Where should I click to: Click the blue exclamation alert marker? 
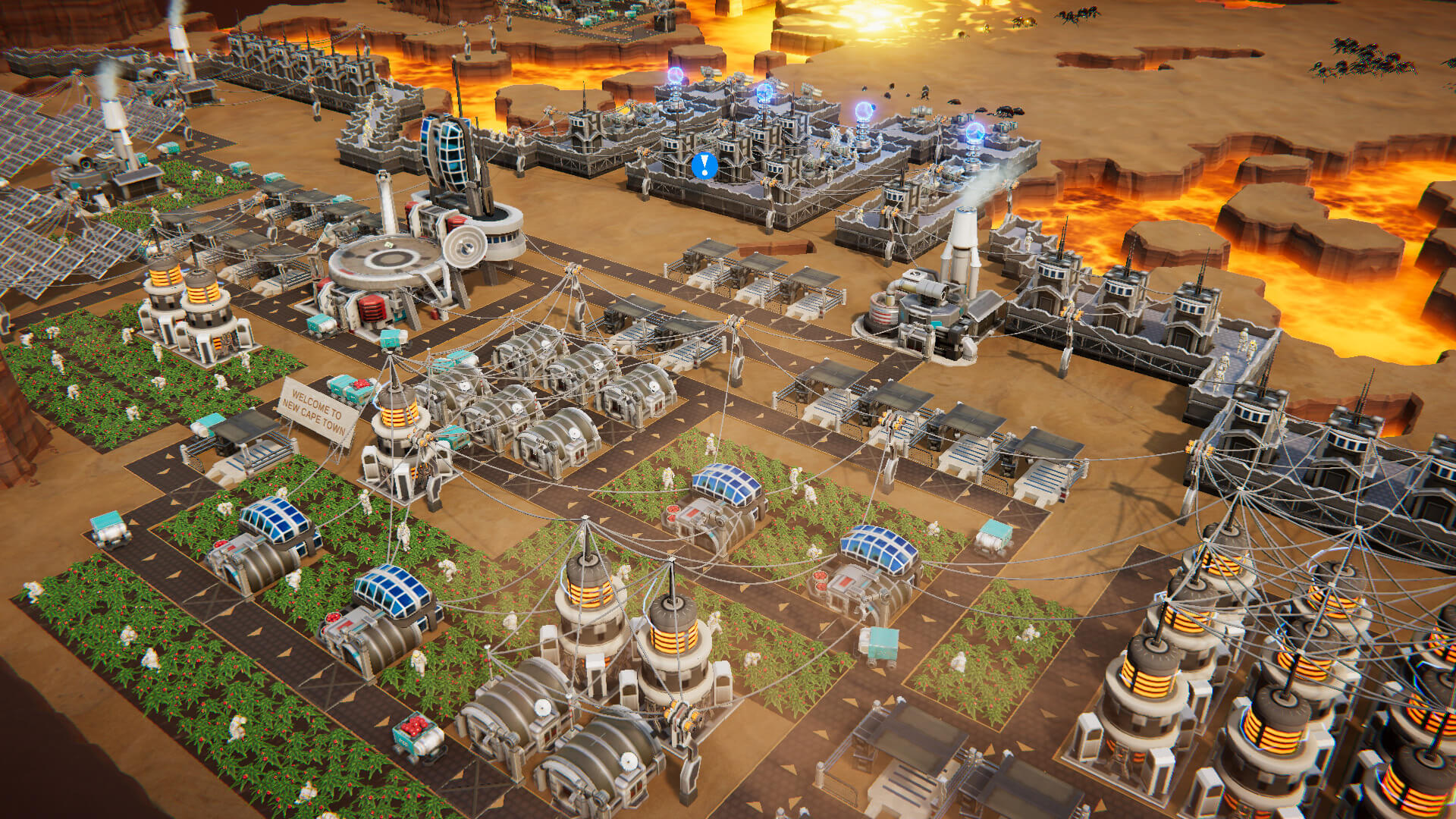[704, 165]
